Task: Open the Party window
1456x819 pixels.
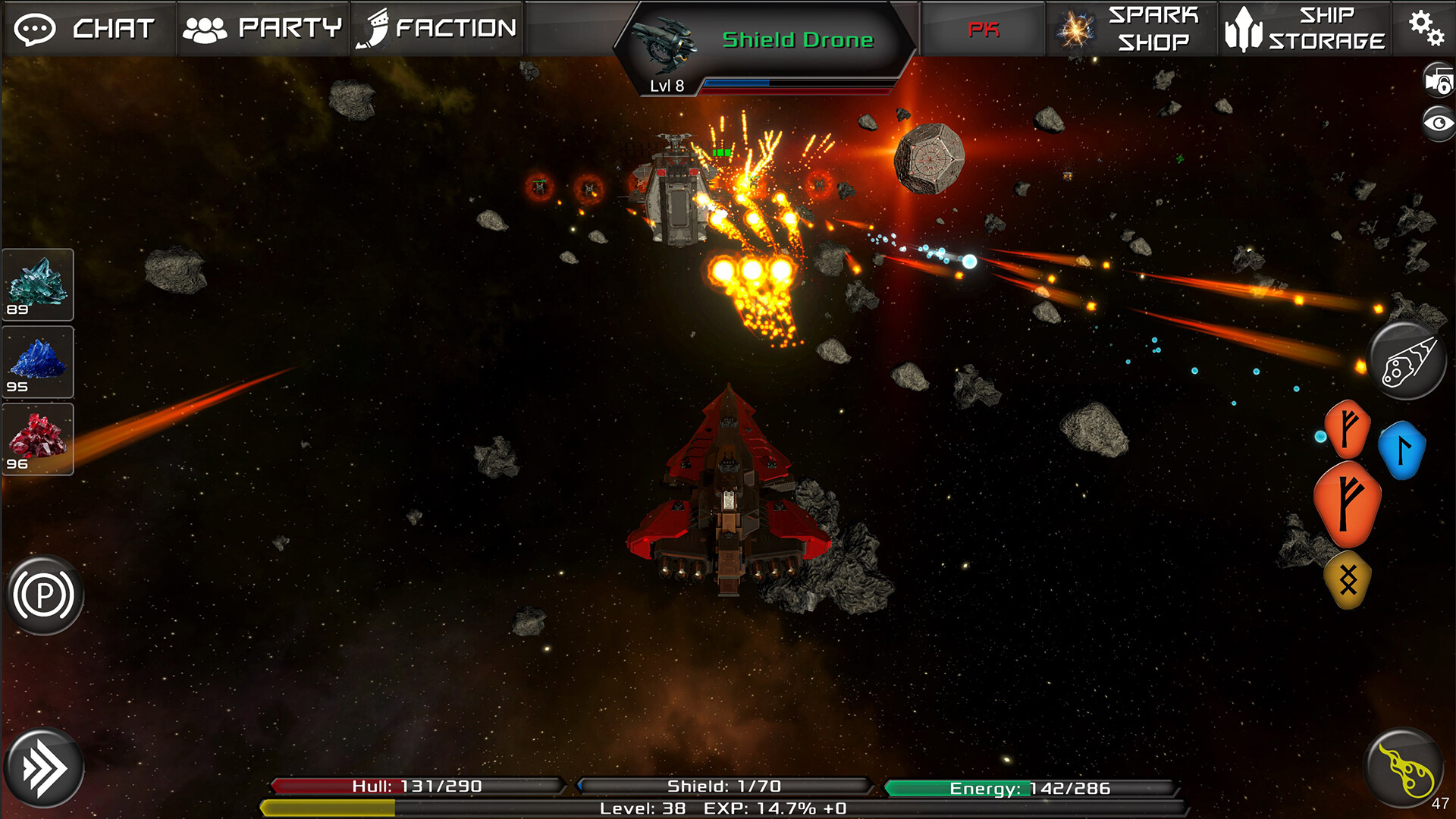Action: (263, 29)
